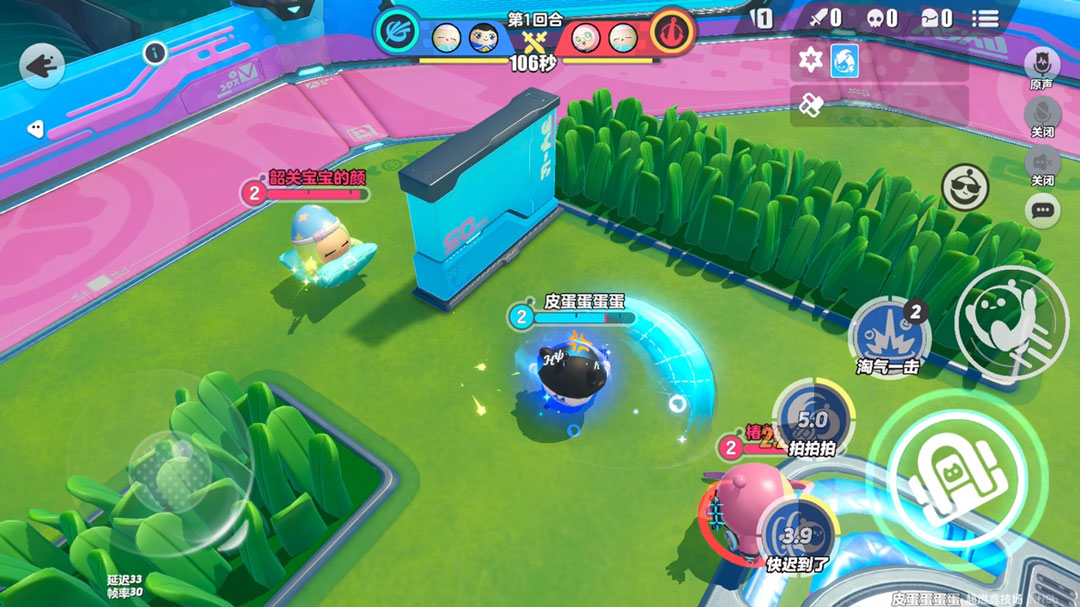
Task: Open the scoreboard list menu
Action: (985, 18)
